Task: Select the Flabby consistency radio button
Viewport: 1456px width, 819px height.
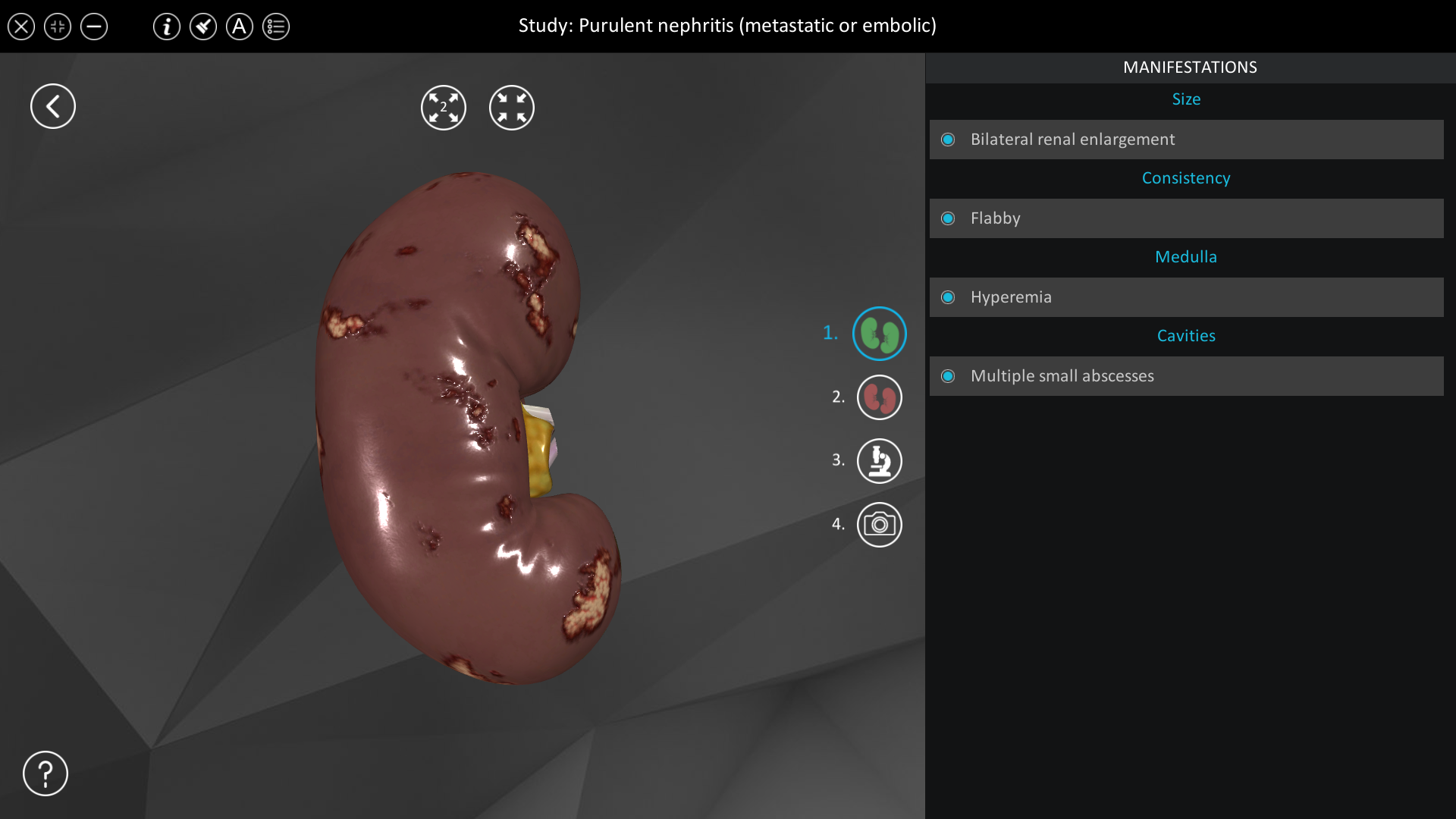Action: (x=949, y=218)
